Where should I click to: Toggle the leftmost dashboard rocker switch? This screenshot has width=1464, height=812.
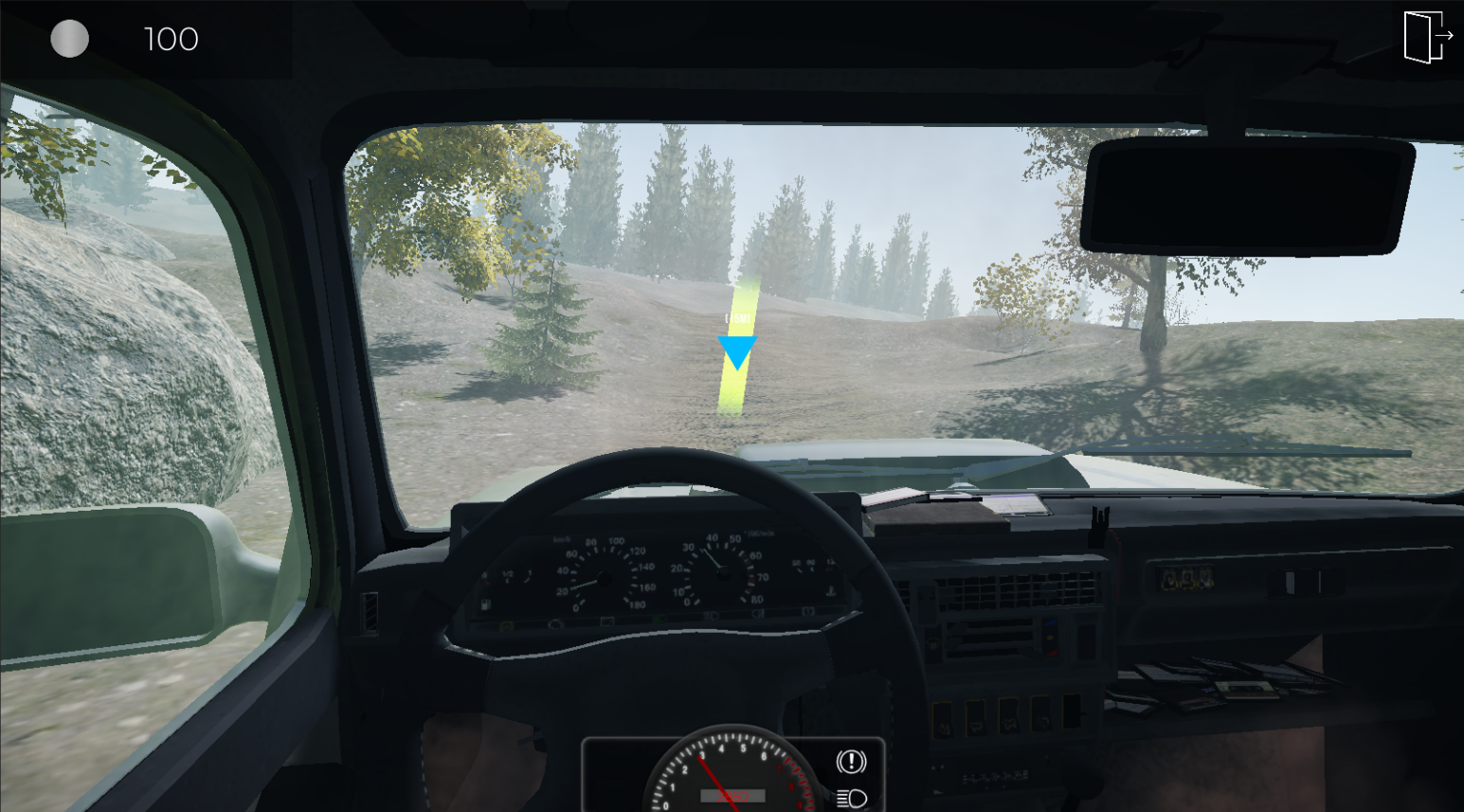coord(944,722)
